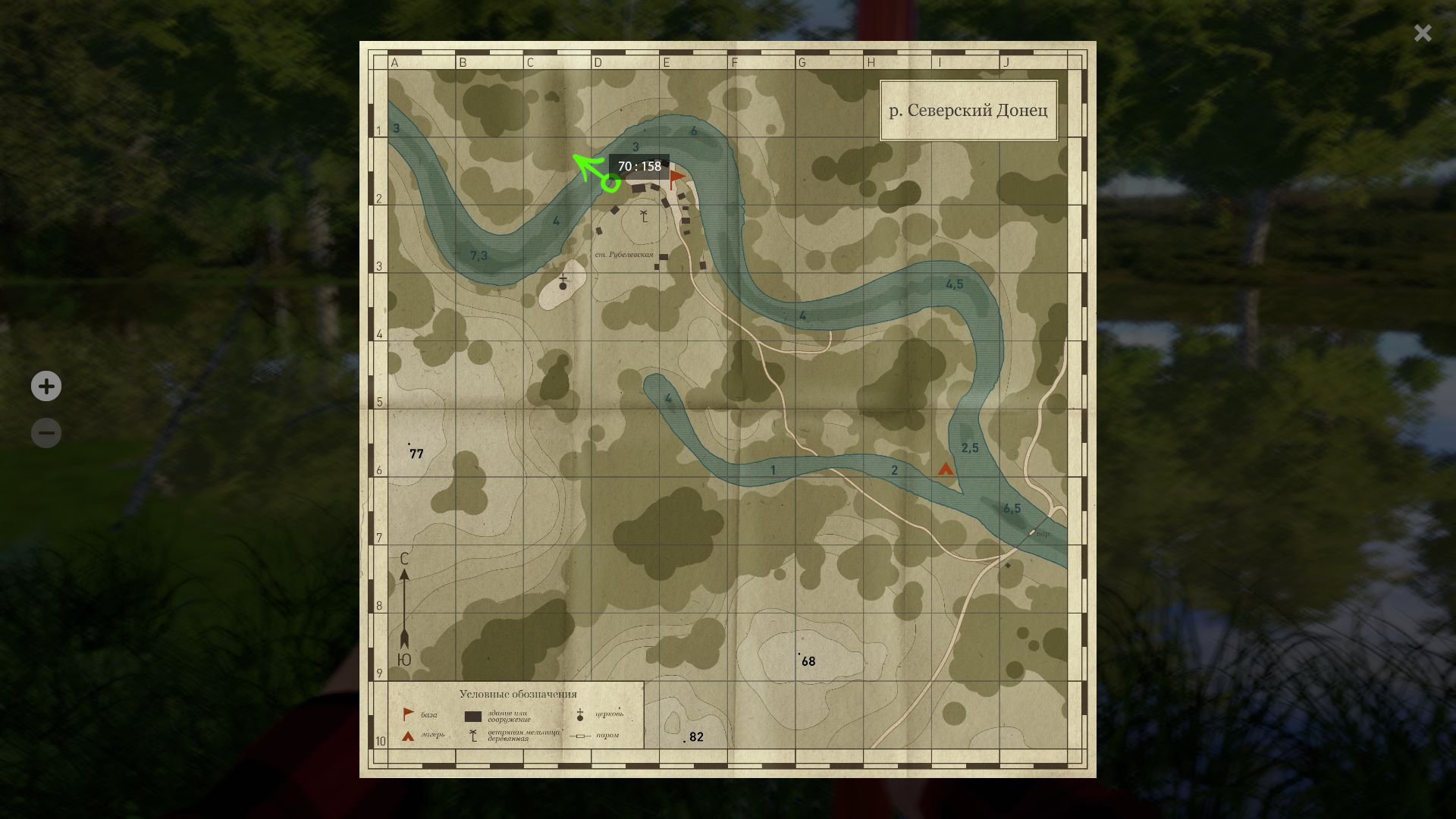Click the церковь symbol in the legend

click(x=580, y=714)
